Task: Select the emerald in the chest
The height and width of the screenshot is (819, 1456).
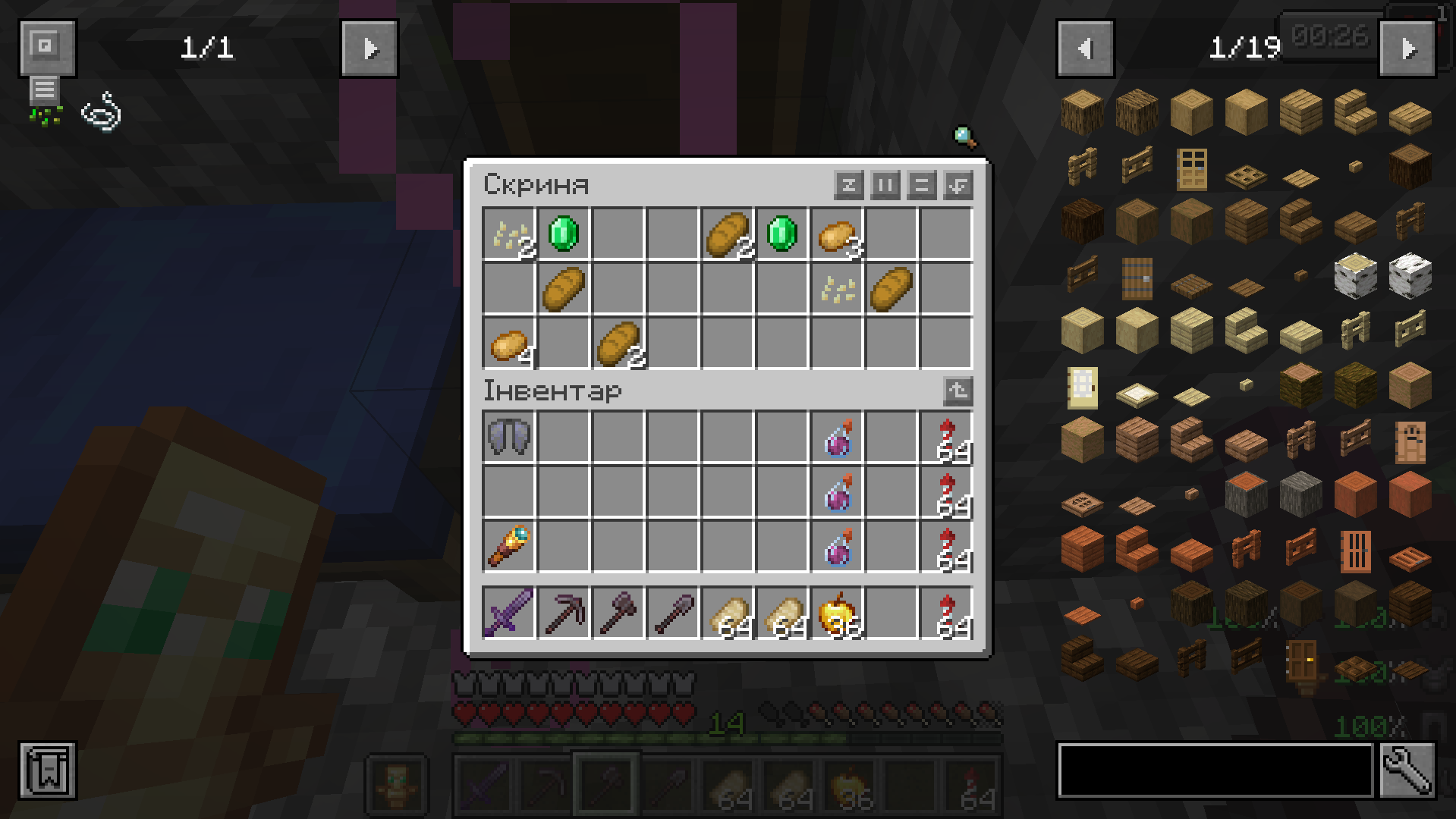Action: tap(562, 234)
